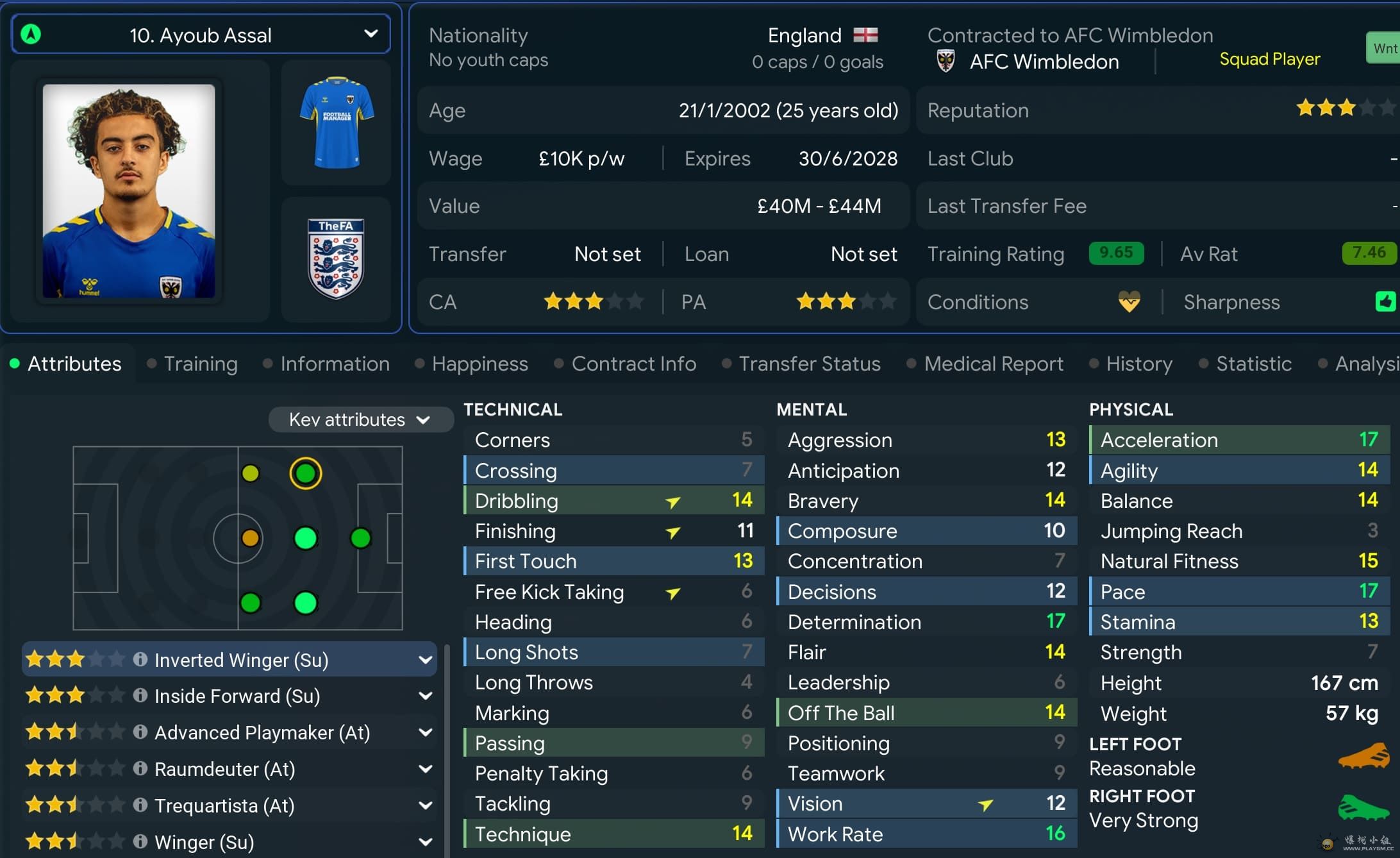The width and height of the screenshot is (1400, 858).
Task: Select the AFC Wimbledon kit thumbnail
Action: click(337, 122)
